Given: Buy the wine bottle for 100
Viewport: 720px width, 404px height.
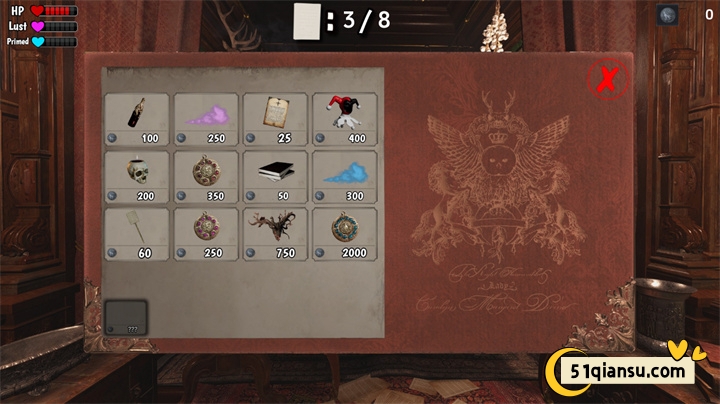Looking at the screenshot, I should (137, 118).
